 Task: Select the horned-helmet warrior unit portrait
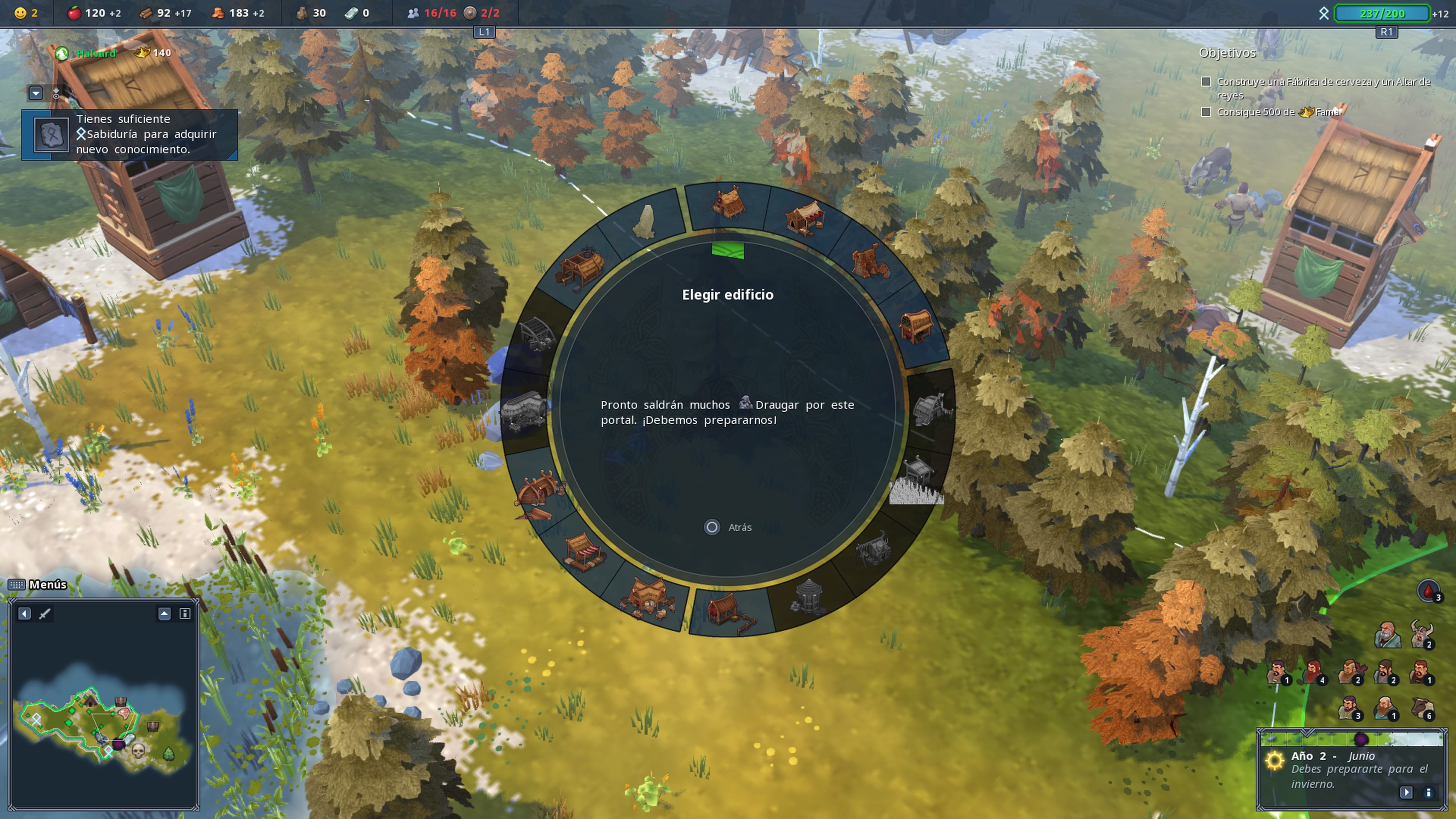(1421, 635)
